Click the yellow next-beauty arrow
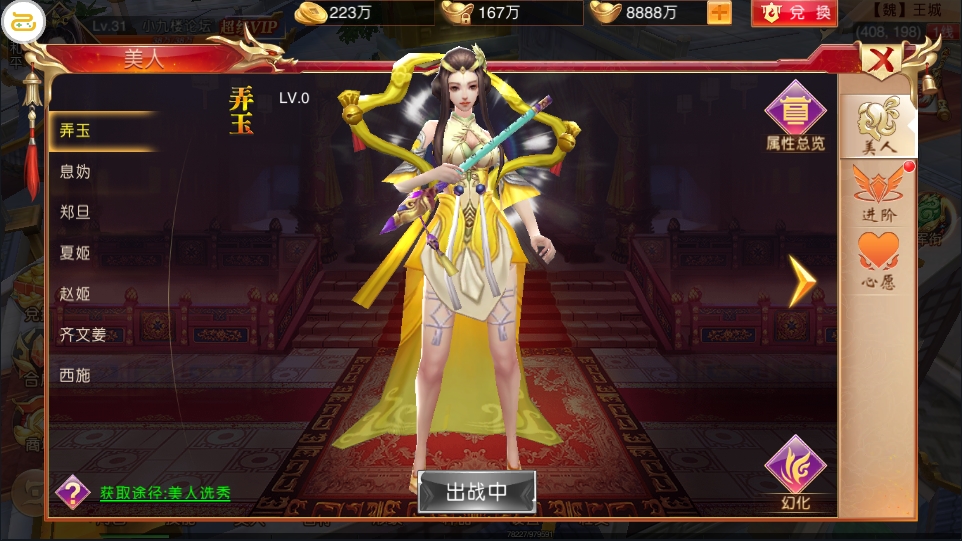 802,281
